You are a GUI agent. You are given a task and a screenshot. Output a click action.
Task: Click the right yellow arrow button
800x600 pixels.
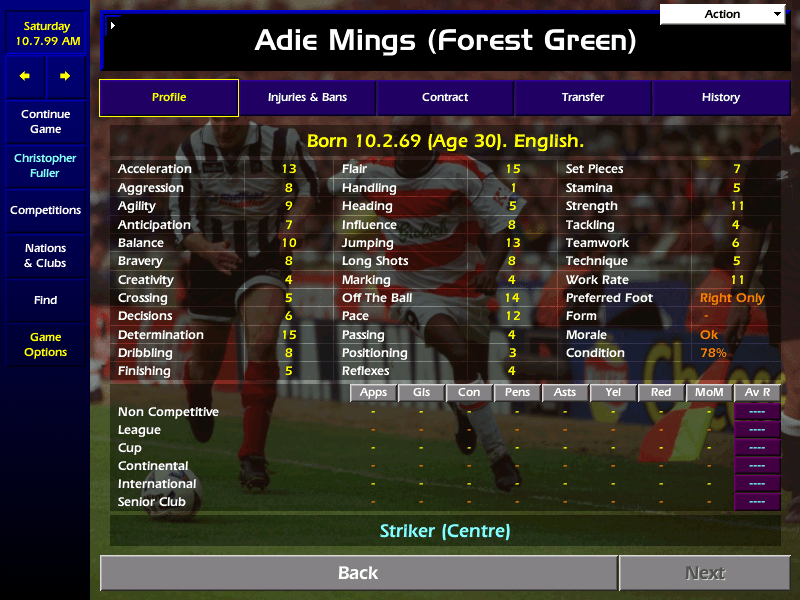click(65, 76)
